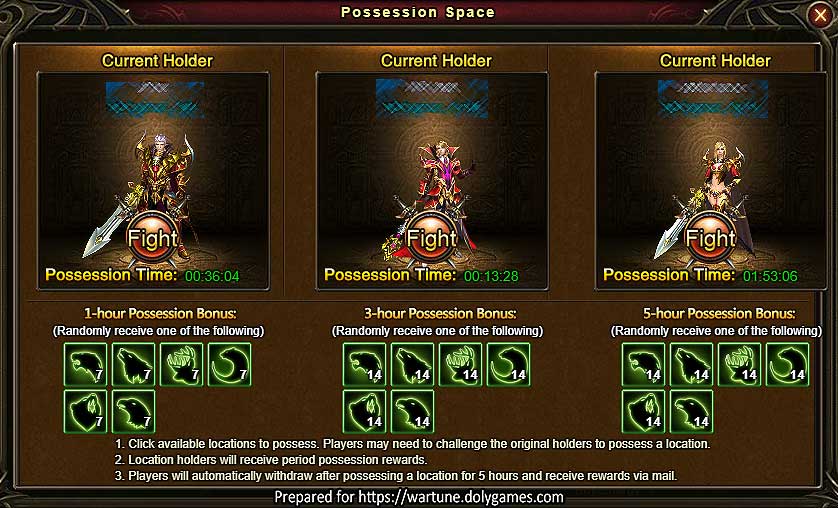838x508 pixels.
Task: Select the wolf head reward in 1-hour bonus
Action: [132, 364]
